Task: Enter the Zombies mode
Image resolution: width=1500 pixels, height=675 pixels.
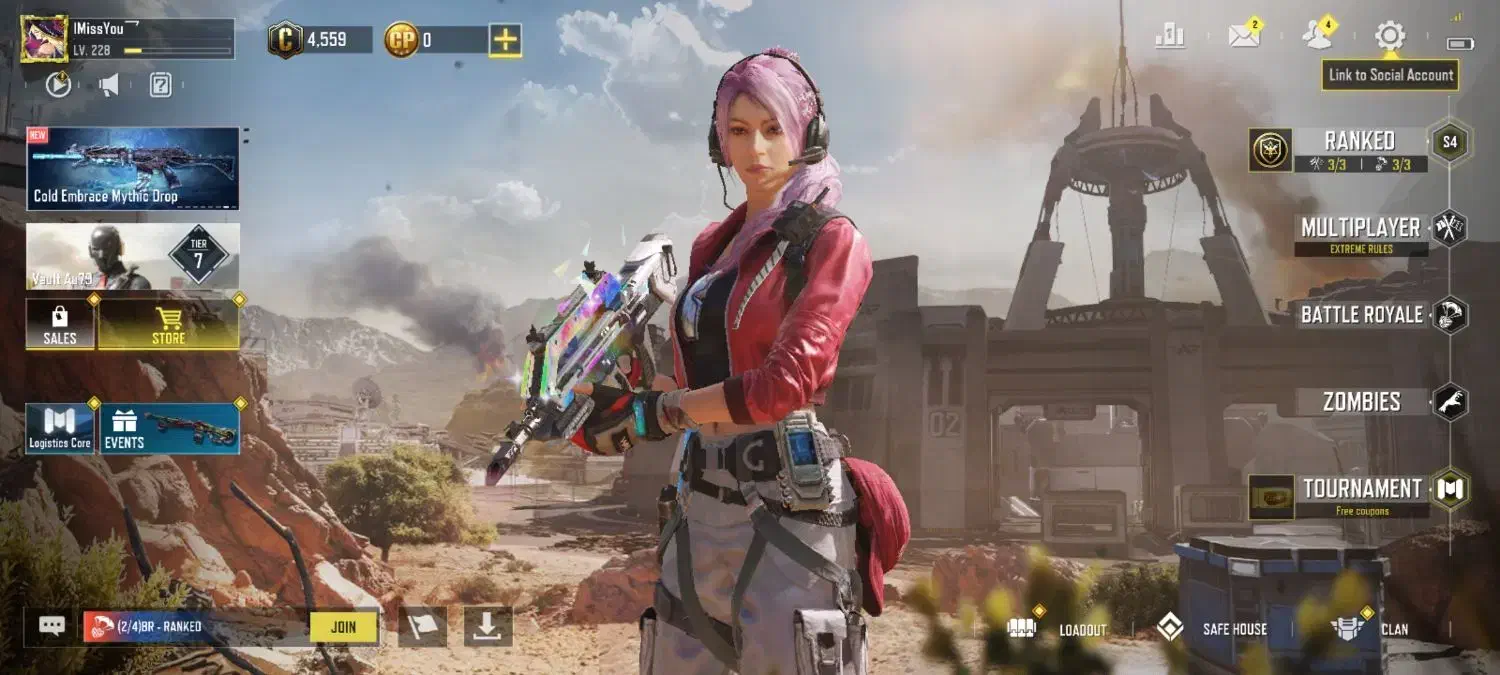Action: (x=1361, y=402)
